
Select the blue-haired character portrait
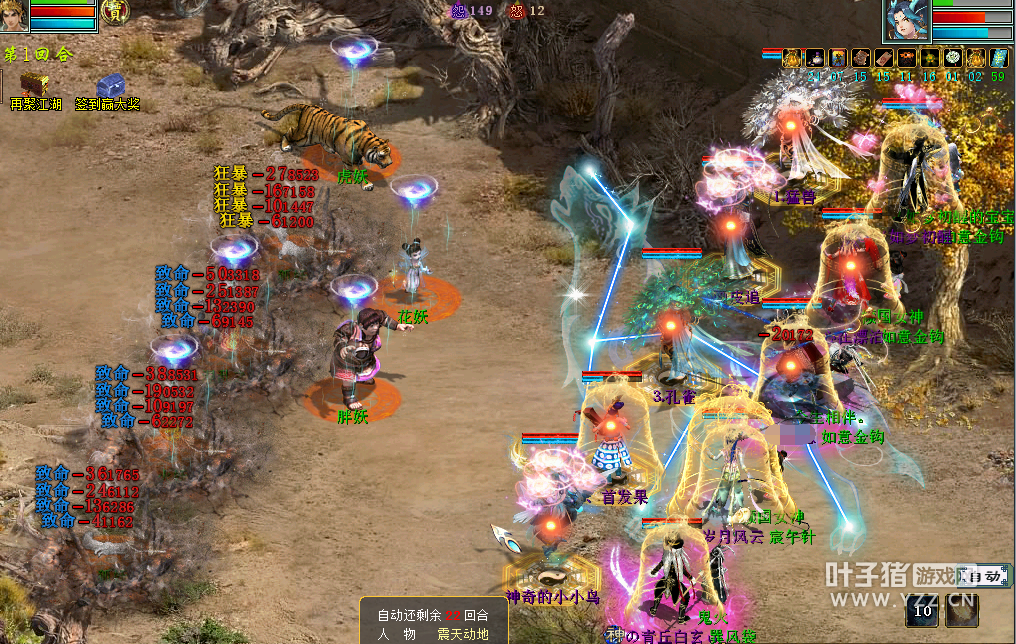click(x=906, y=20)
